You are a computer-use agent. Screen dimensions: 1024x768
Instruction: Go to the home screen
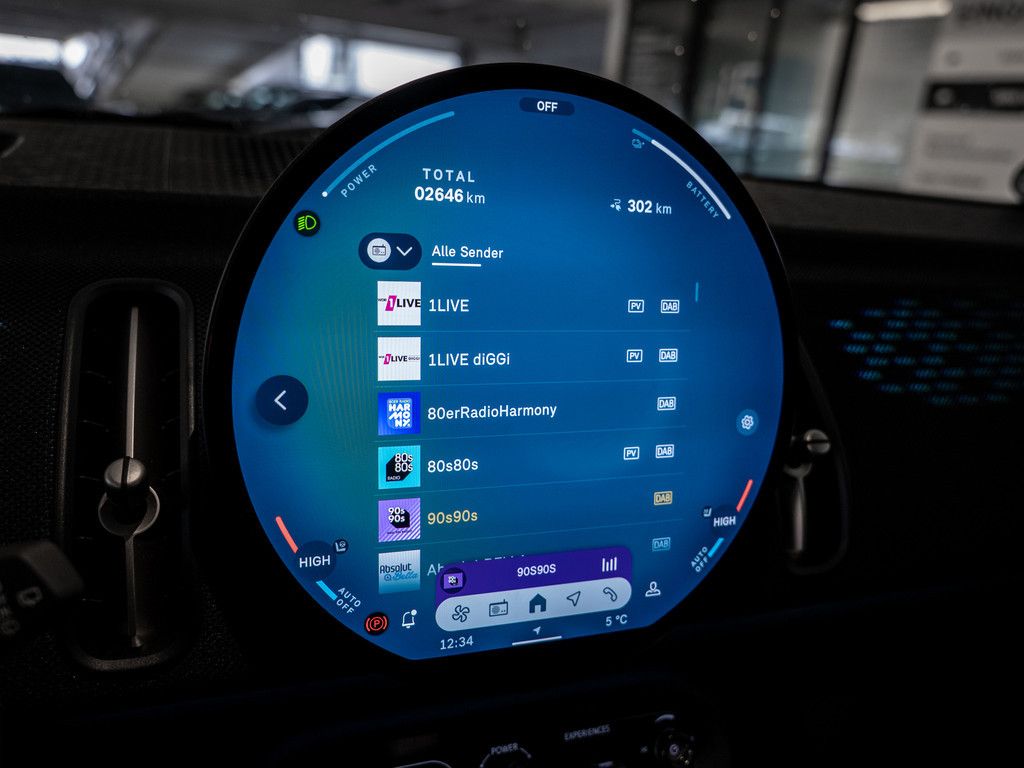pyautogui.click(x=537, y=603)
